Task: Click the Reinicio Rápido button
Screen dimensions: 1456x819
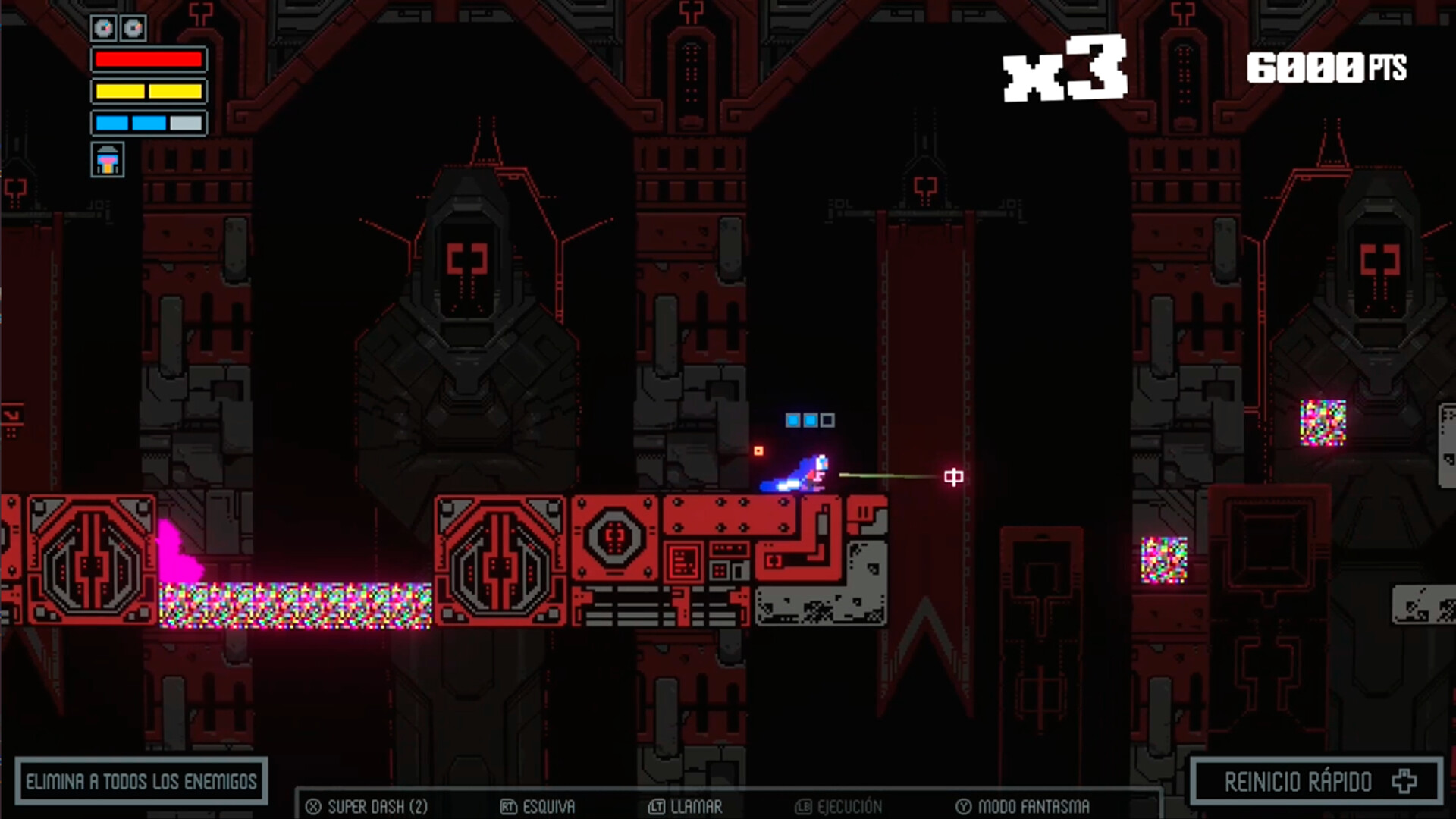Action: (1316, 781)
